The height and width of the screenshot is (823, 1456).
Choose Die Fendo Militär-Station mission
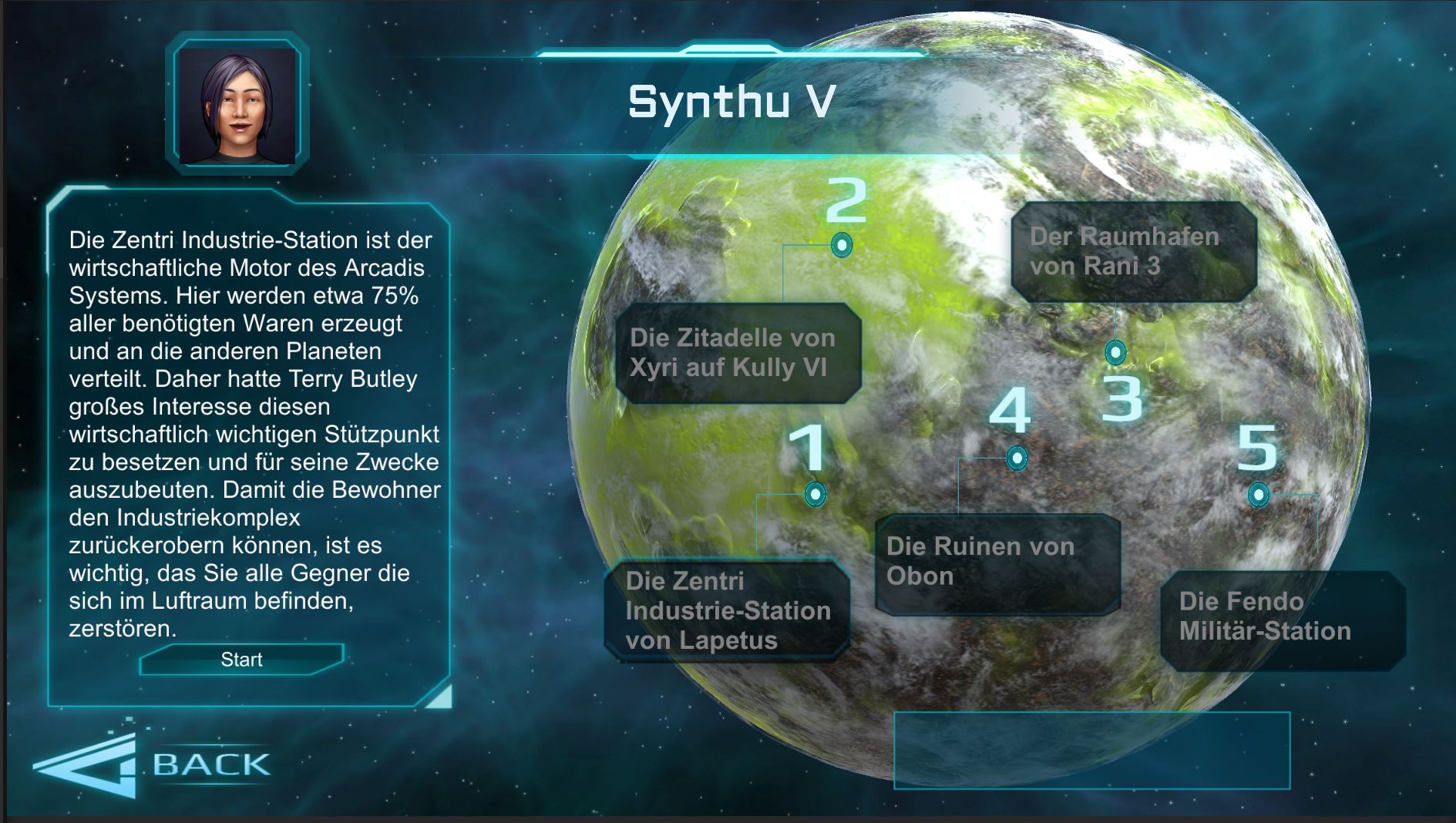click(x=1282, y=618)
